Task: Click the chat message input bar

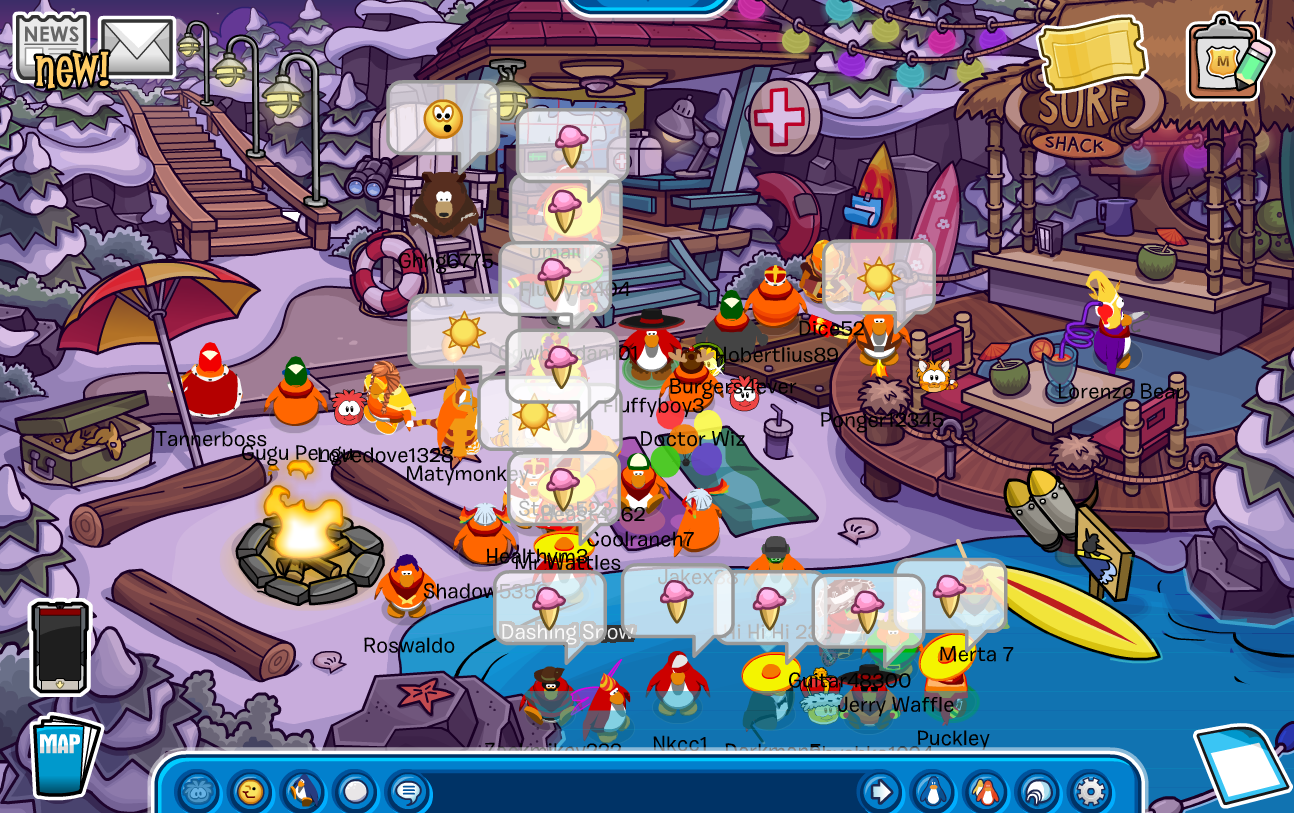Action: [640, 793]
